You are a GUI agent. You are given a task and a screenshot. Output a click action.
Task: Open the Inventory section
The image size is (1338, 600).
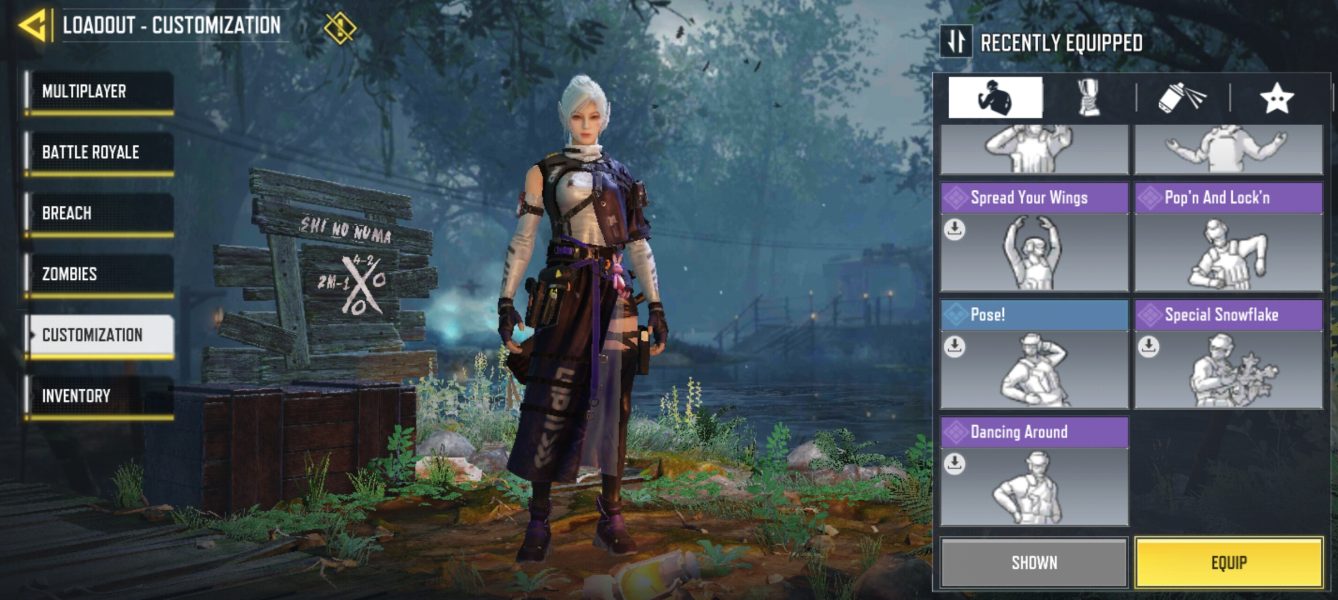coord(99,397)
